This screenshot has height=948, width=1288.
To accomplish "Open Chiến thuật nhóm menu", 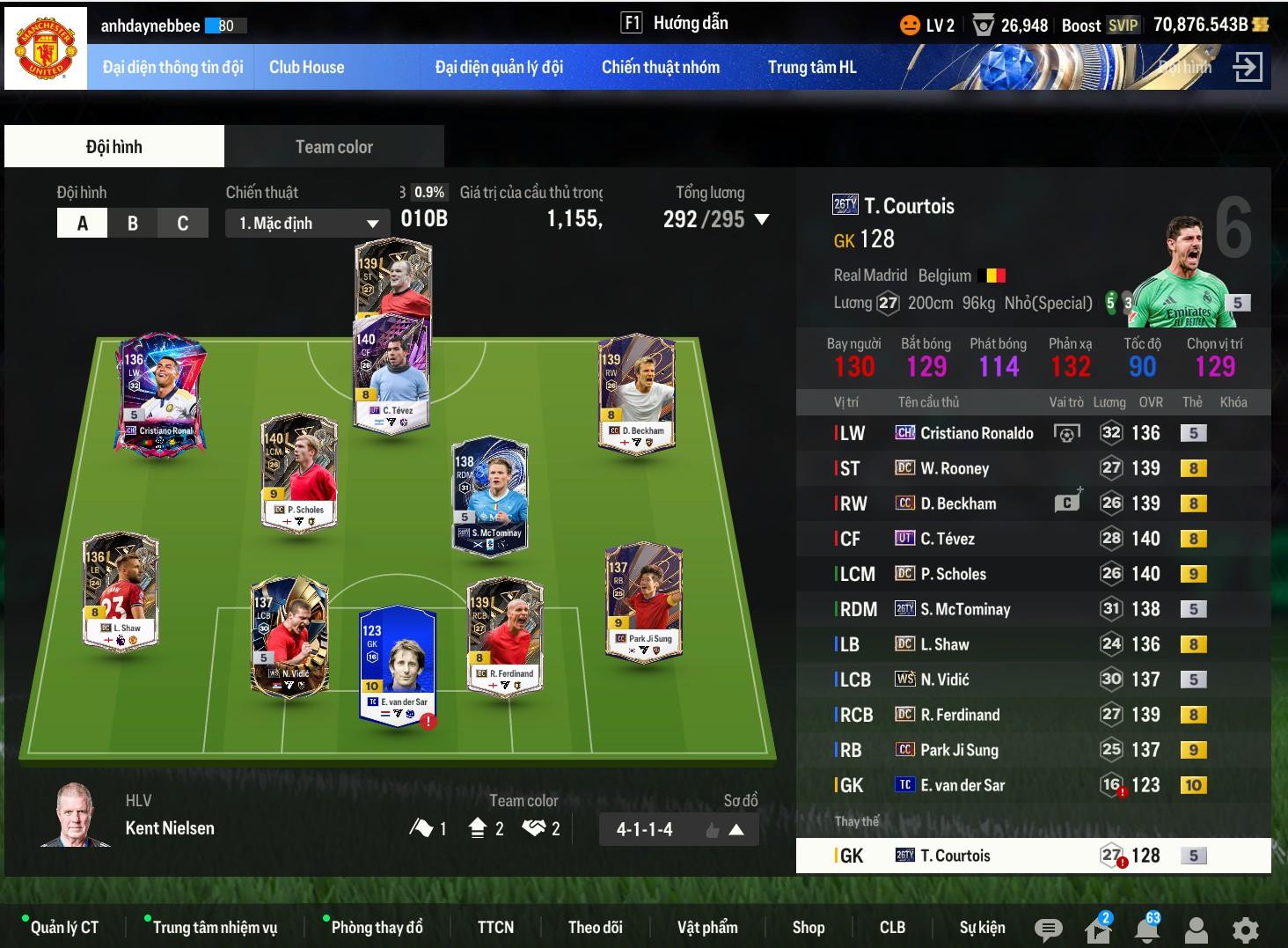I will click(x=660, y=67).
